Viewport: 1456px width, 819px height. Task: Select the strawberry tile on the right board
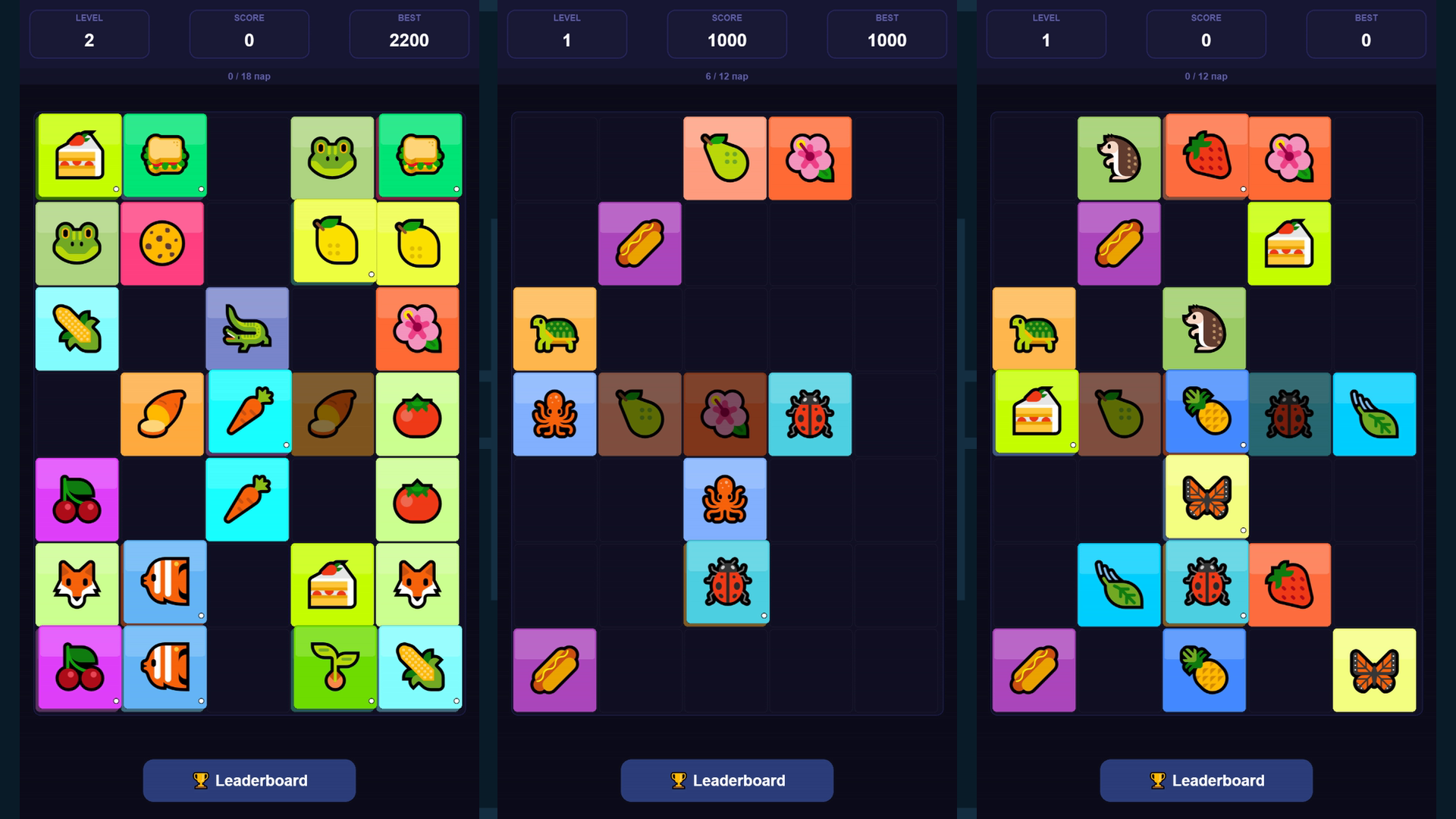click(1206, 156)
